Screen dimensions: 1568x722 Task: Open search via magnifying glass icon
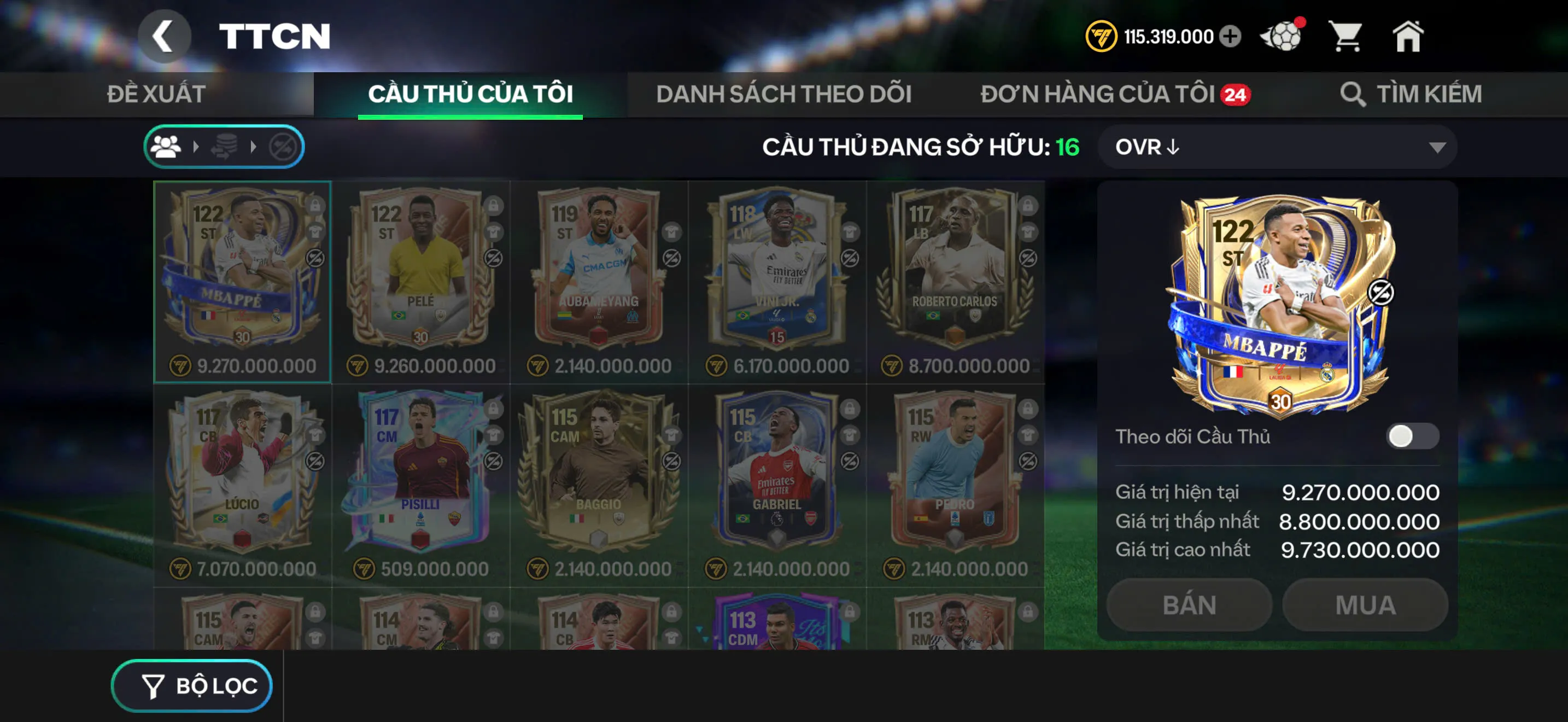(1353, 93)
